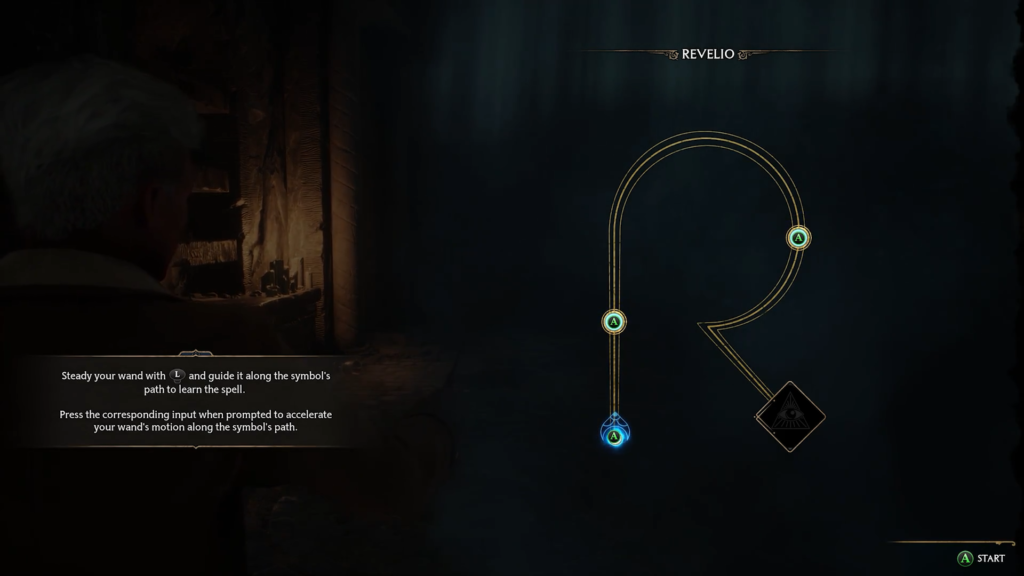Image resolution: width=1024 pixels, height=576 pixels.
Task: Select the diamond eye symbol ending the path
Action: click(790, 415)
